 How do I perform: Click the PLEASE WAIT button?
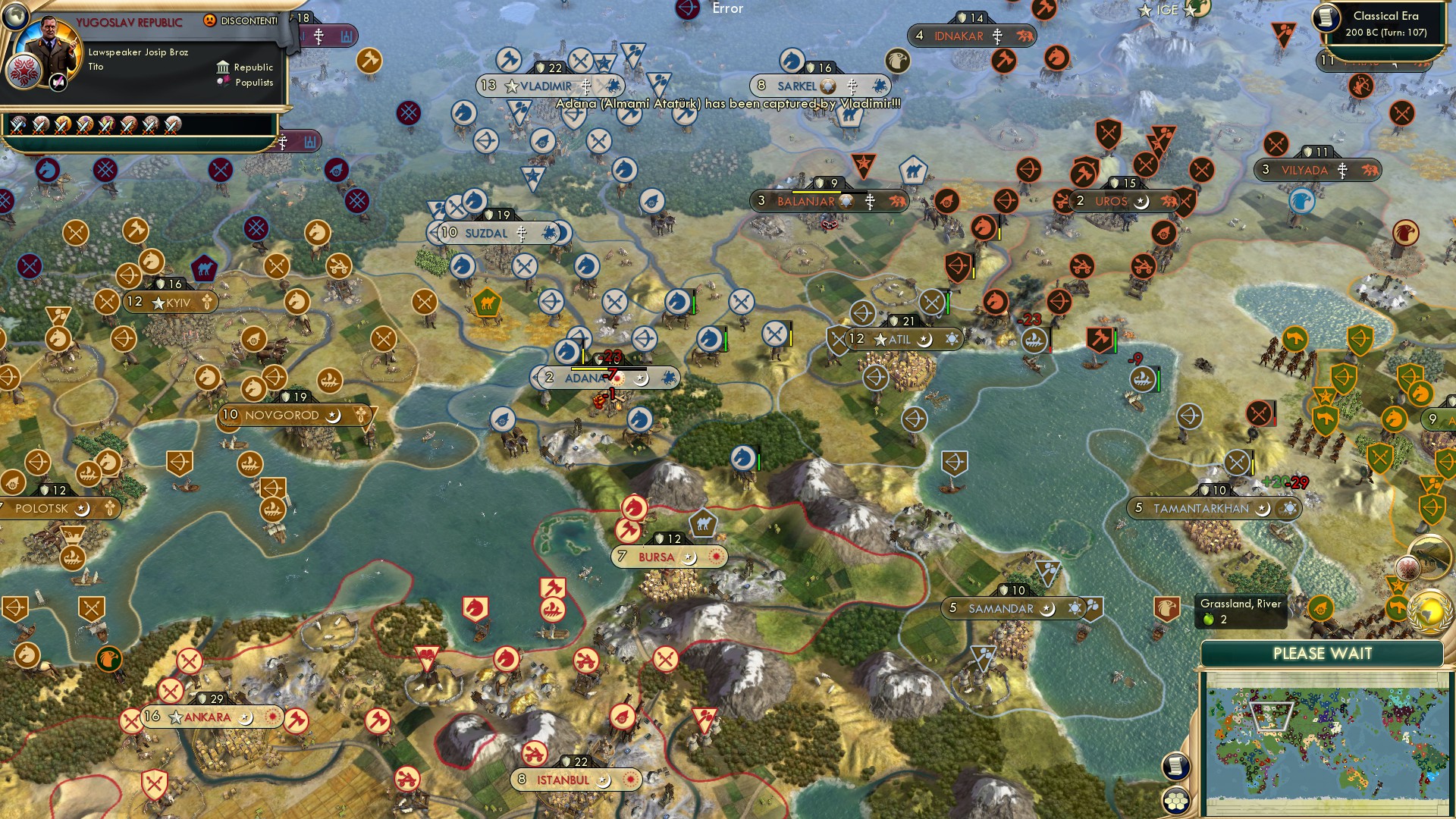point(1323,654)
